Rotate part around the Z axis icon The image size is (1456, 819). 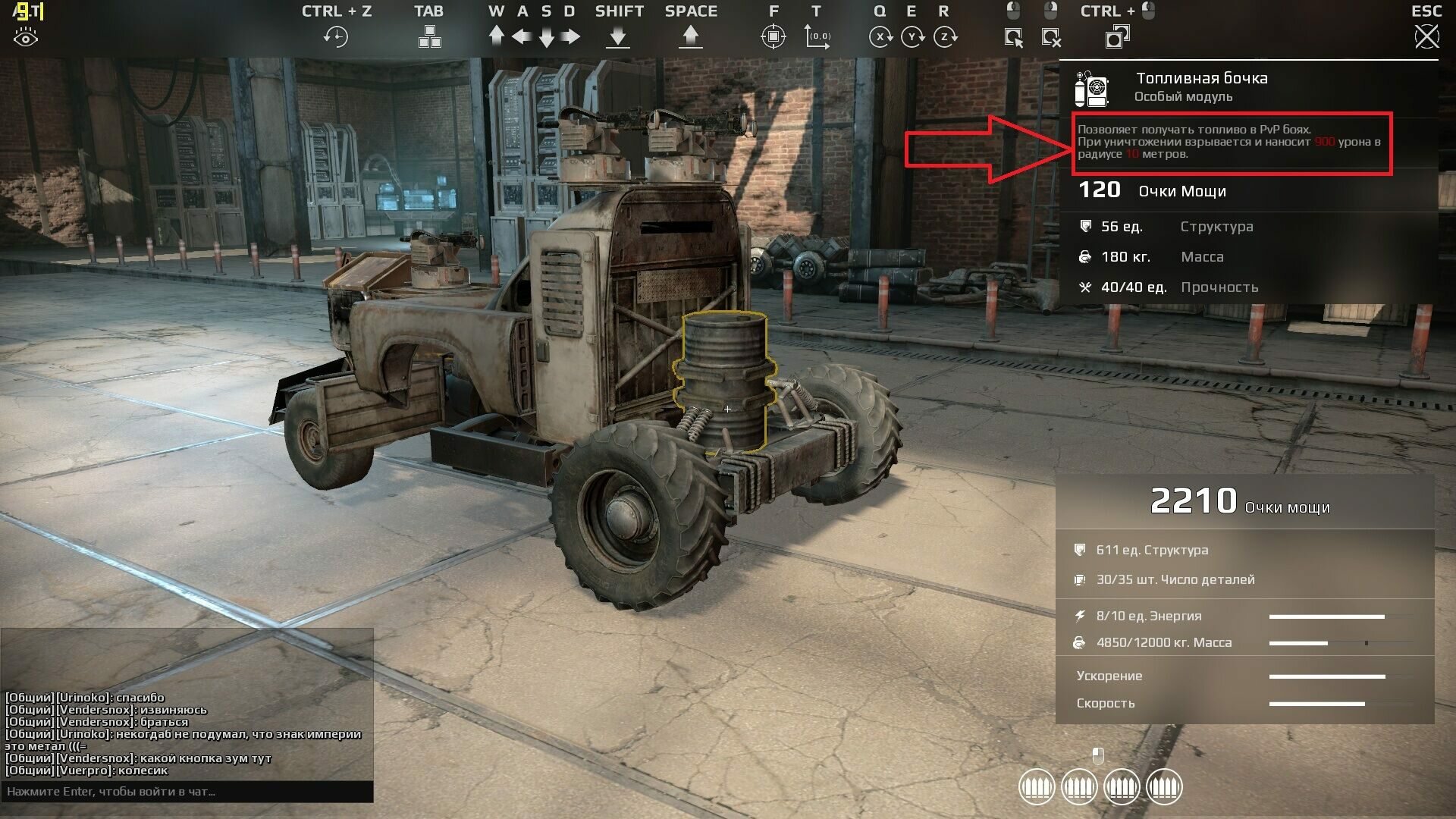click(x=945, y=36)
